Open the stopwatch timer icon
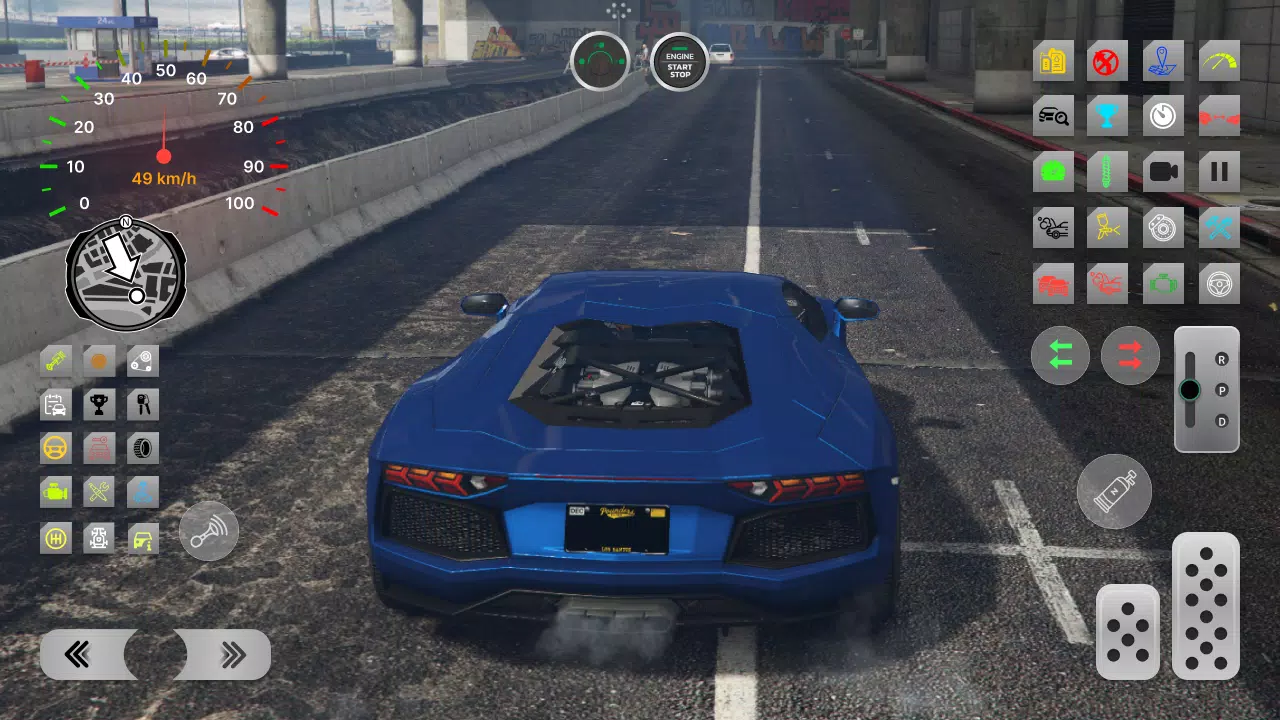The height and width of the screenshot is (720, 1280). pos(1163,115)
